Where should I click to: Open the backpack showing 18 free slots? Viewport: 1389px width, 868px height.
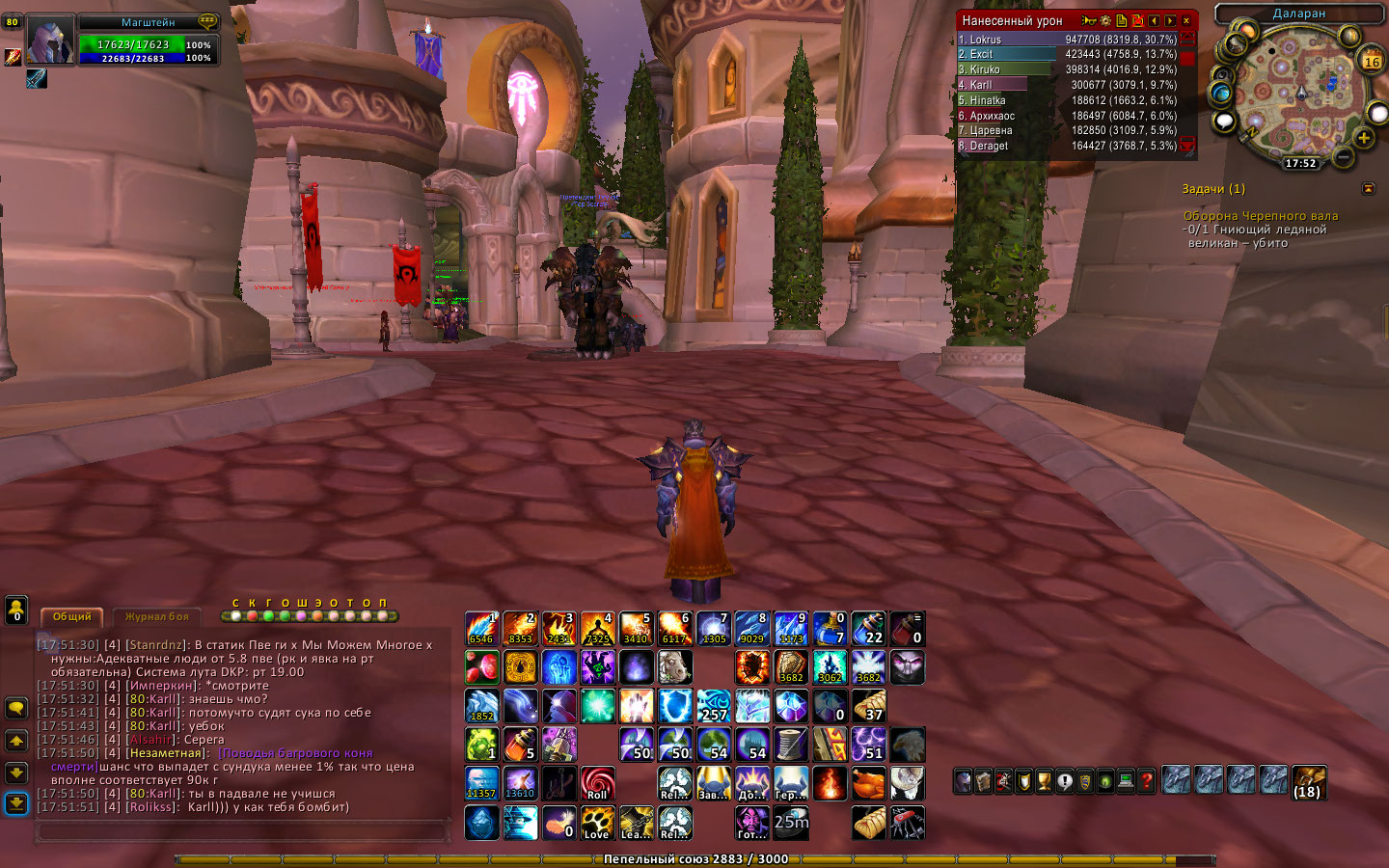[x=1309, y=781]
